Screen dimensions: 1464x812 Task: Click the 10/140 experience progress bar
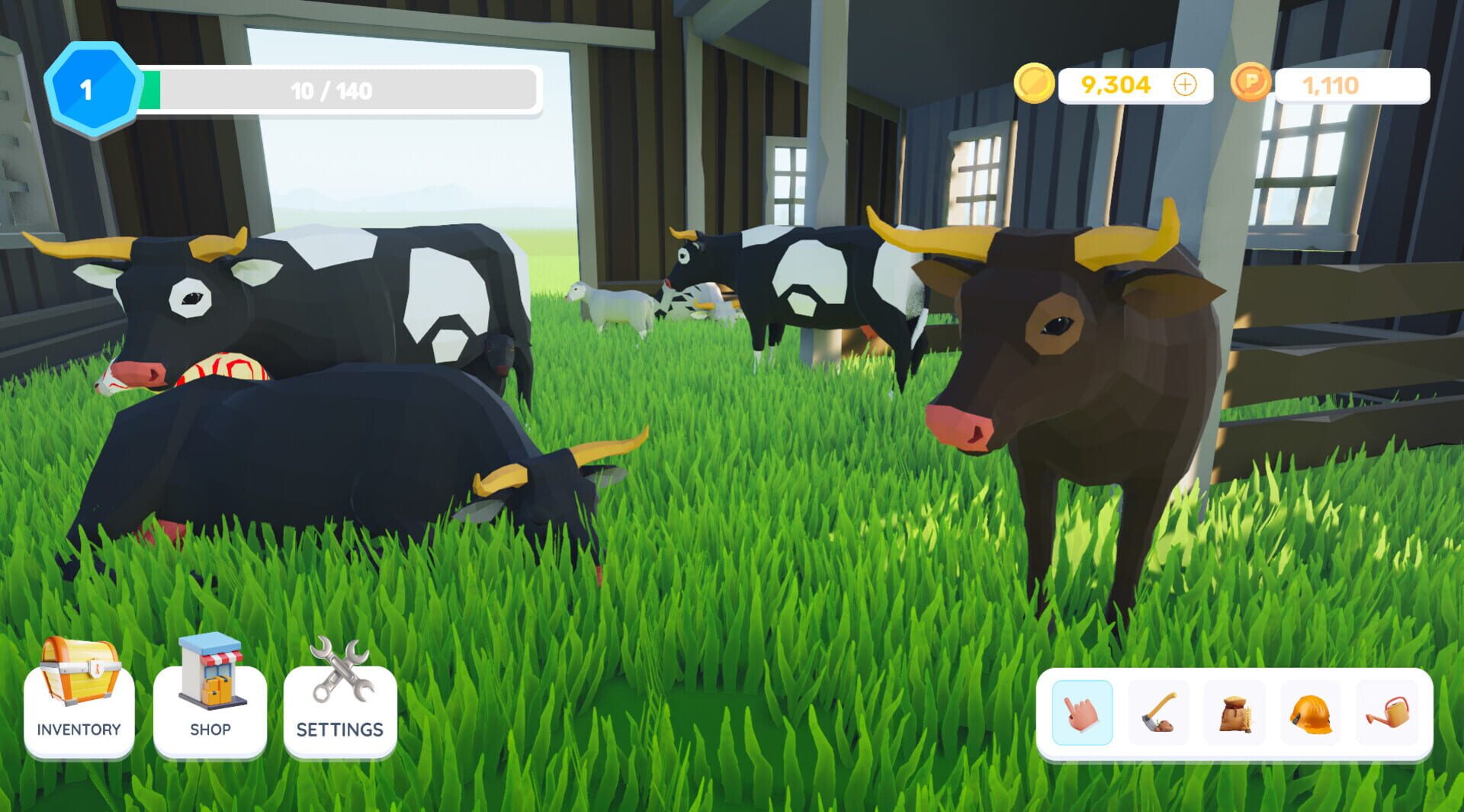[332, 88]
